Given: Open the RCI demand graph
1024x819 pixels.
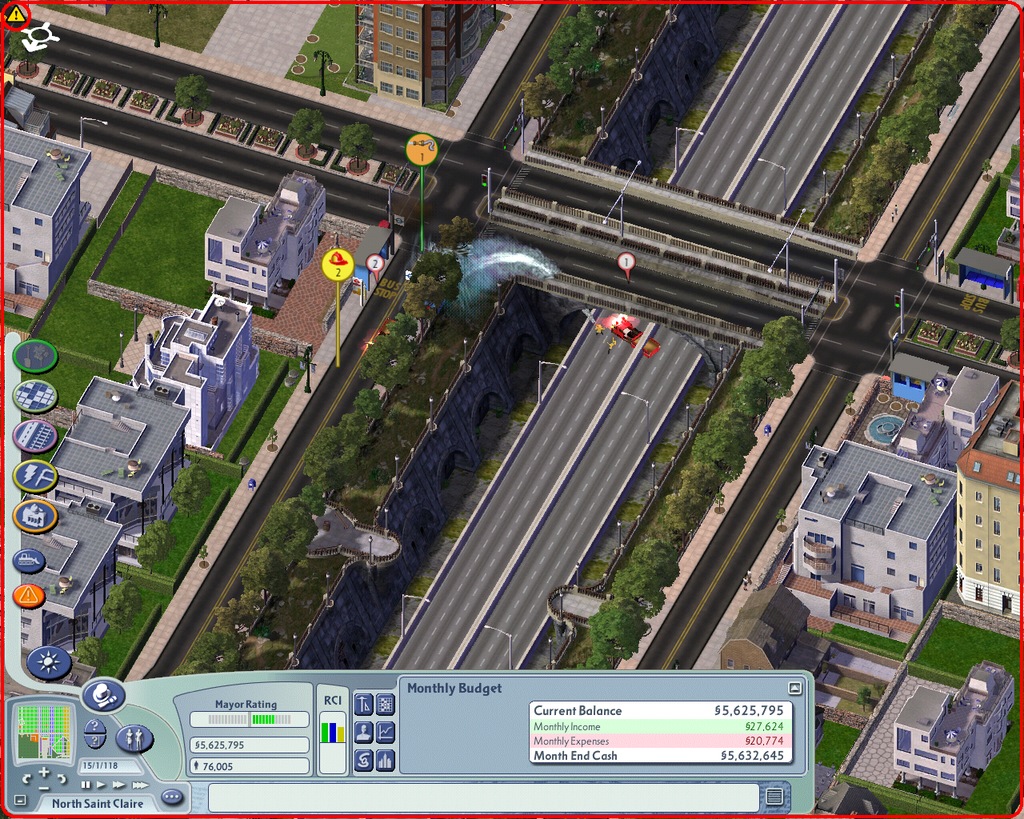Looking at the screenshot, I should point(332,741).
